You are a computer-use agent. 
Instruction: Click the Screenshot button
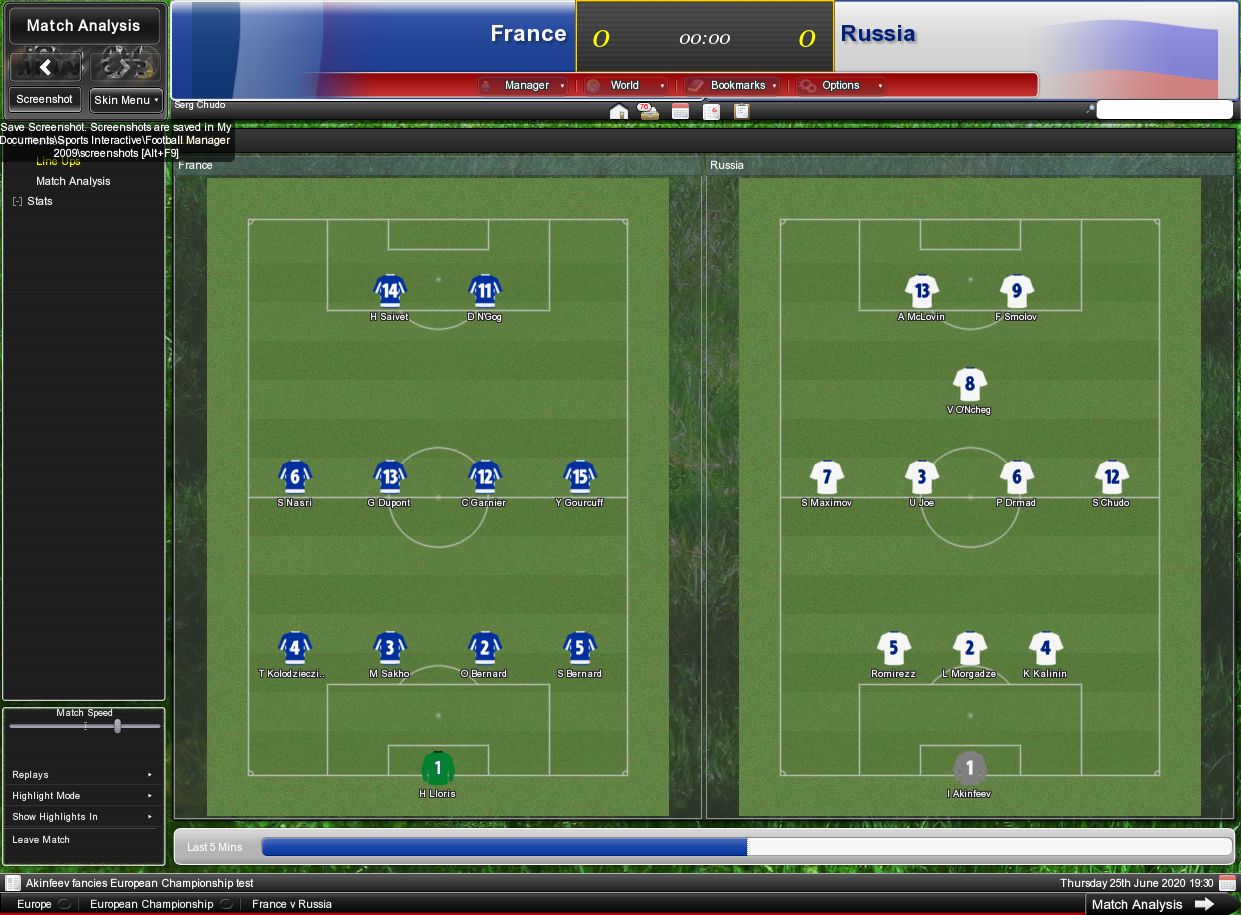click(45, 100)
